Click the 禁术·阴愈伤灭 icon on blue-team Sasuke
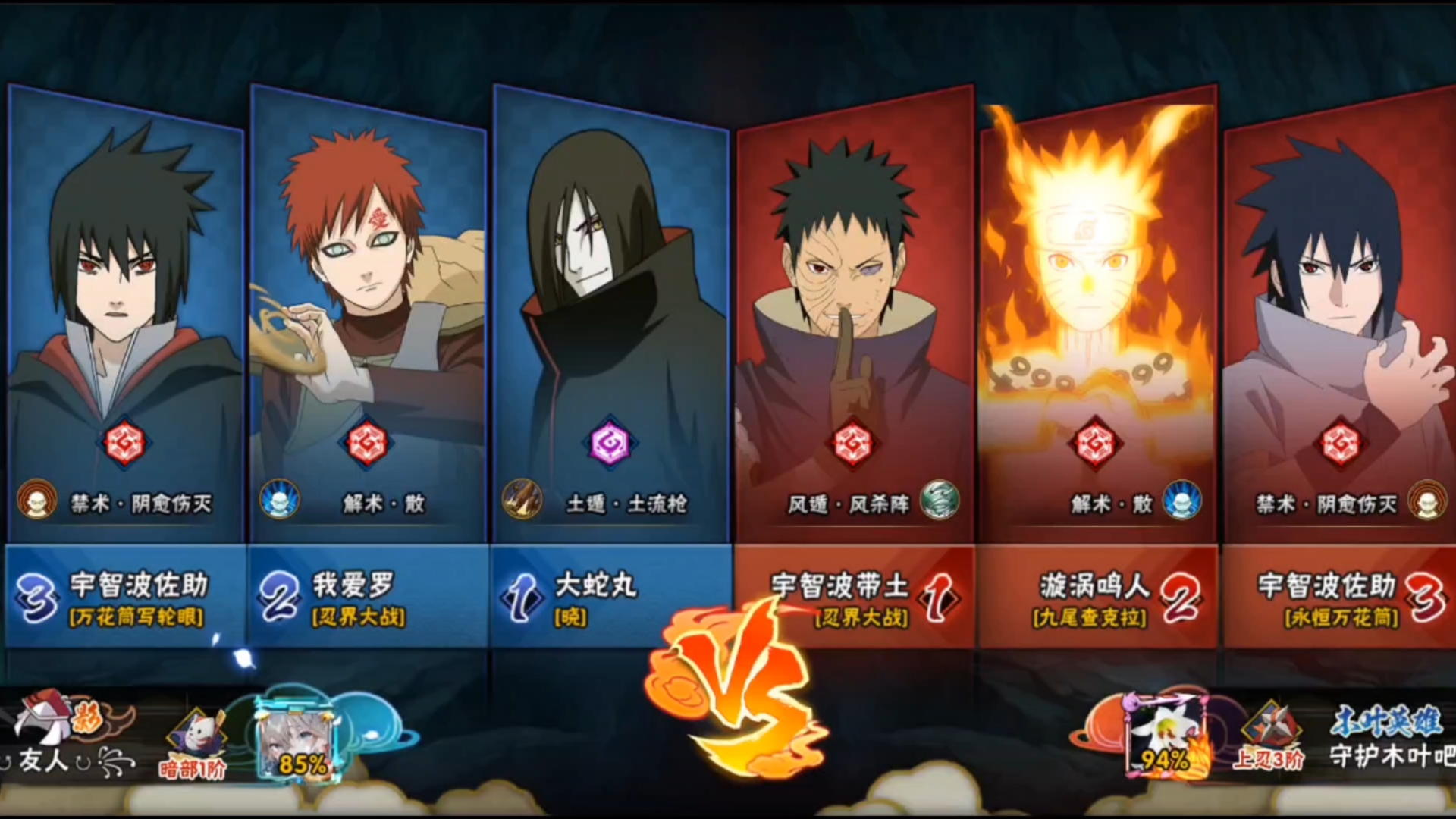1456x819 pixels. pos(36,500)
